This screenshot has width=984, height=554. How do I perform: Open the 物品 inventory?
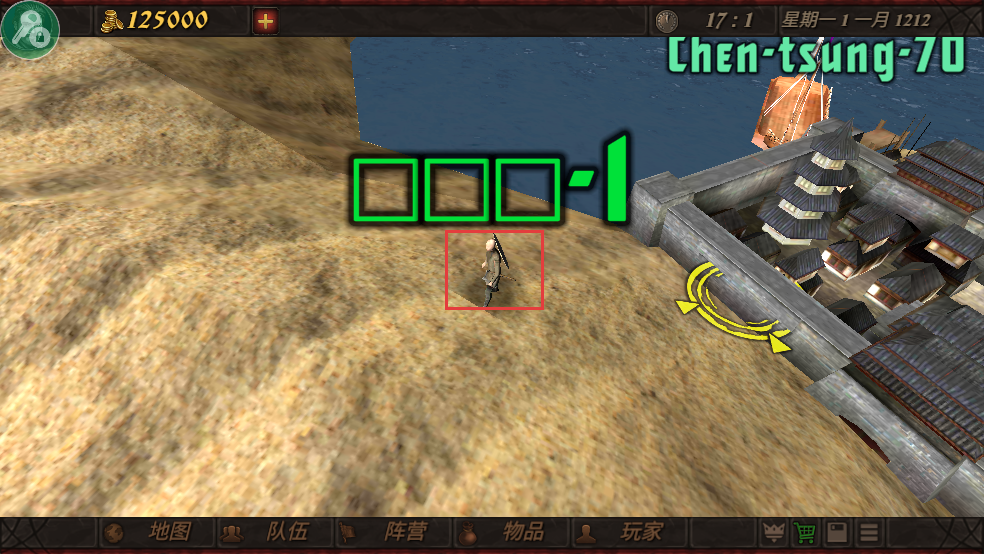[x=504, y=532]
